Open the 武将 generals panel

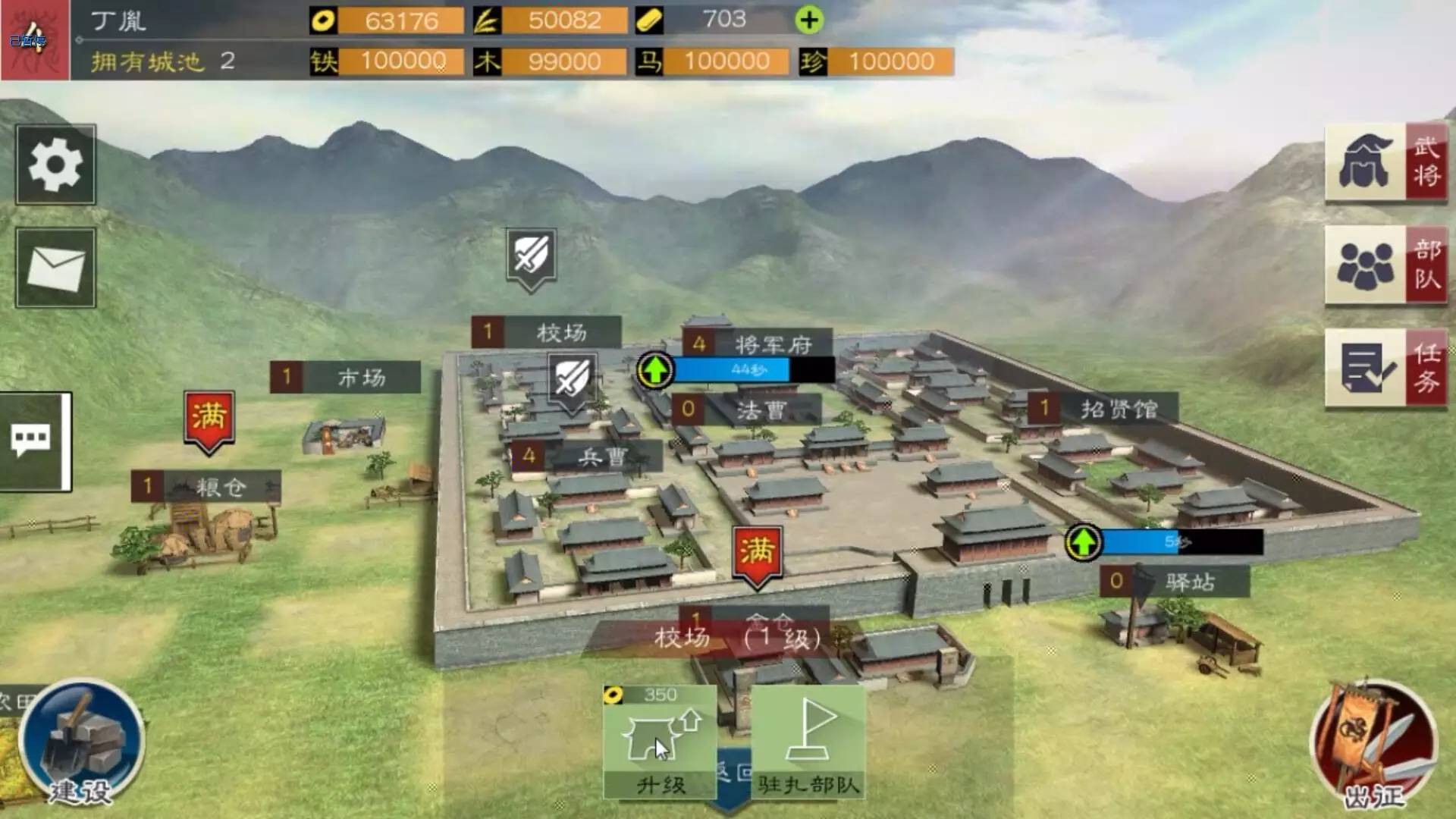click(1385, 162)
